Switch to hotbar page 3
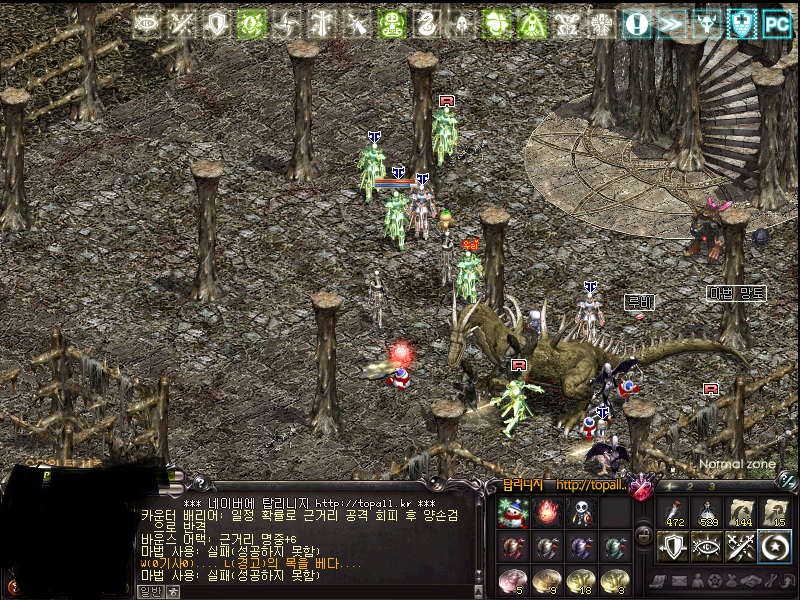Screen dimensions: 800x600 [x=711, y=486]
